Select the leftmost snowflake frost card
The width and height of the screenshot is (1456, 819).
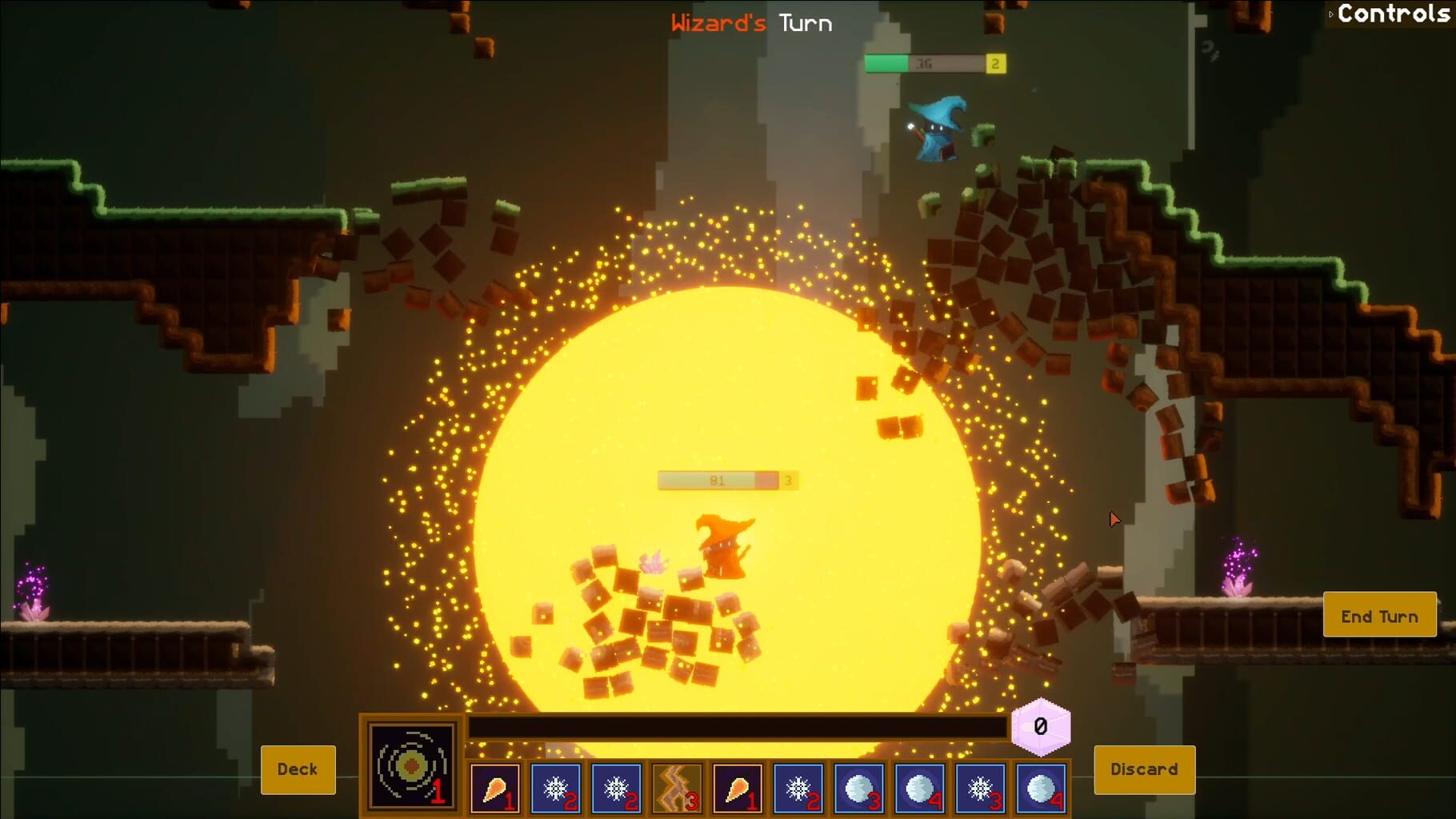[x=556, y=790]
